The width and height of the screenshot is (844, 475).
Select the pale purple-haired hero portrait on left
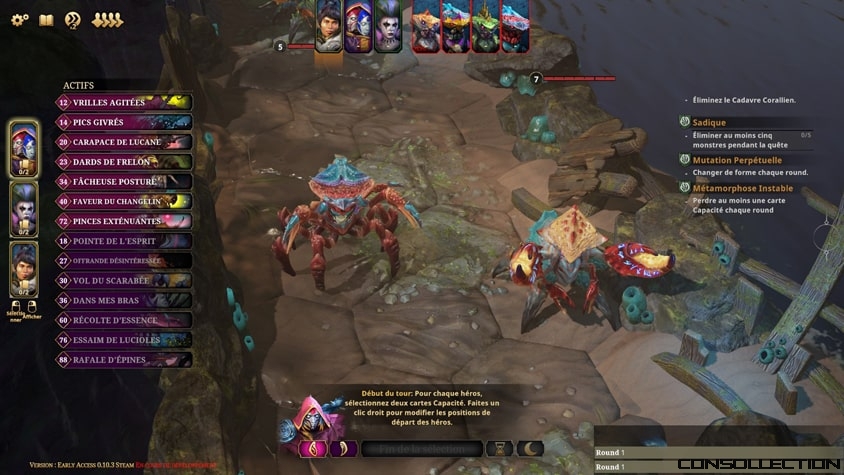(x=24, y=208)
